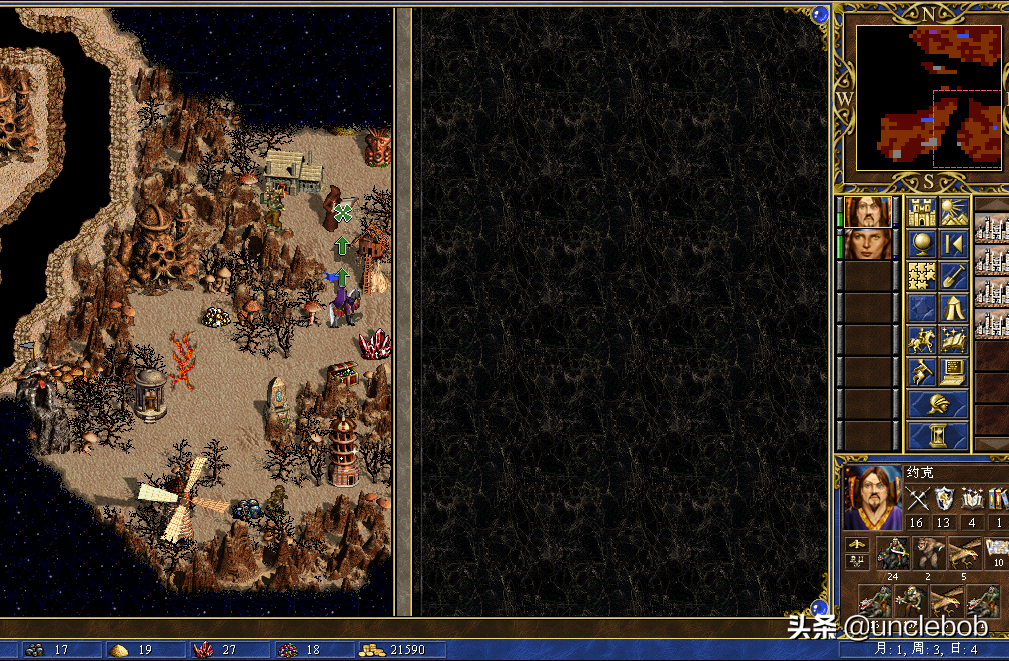Select the ogre stack of 2
Image resolution: width=1009 pixels, height=661 pixels.
coord(929,553)
